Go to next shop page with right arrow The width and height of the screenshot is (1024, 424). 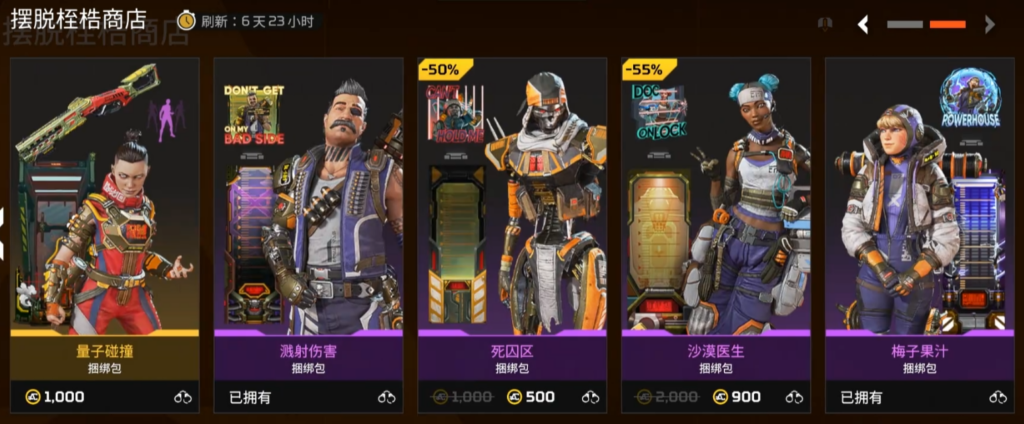click(x=989, y=24)
